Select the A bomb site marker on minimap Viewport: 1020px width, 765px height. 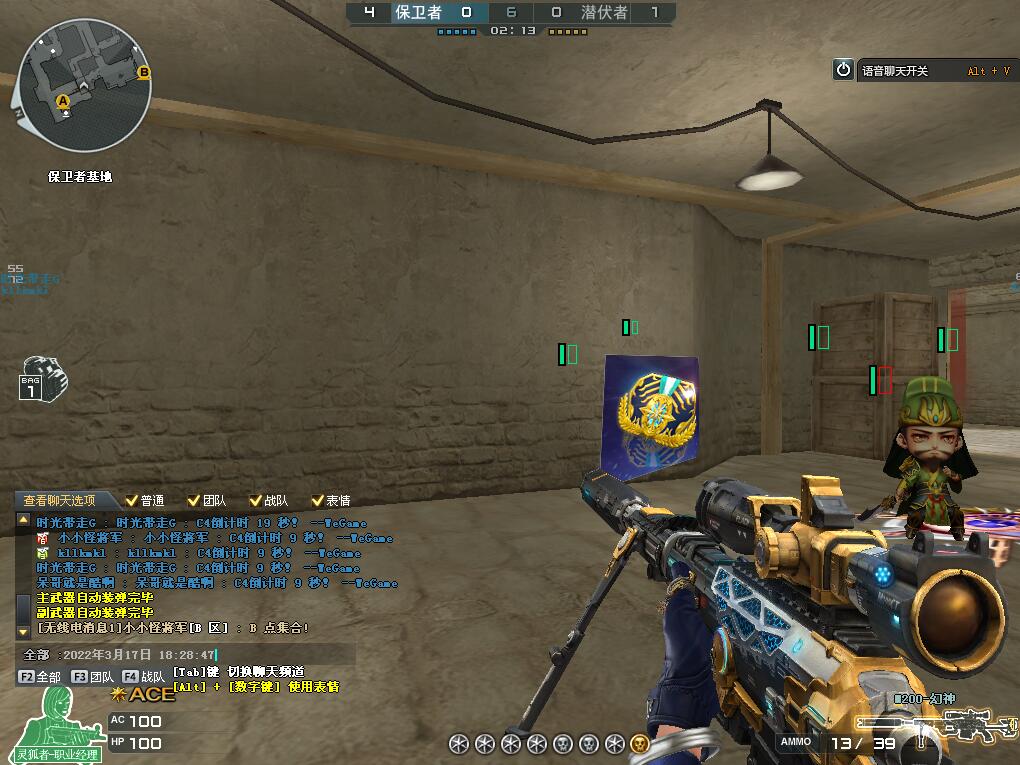pyautogui.click(x=63, y=101)
